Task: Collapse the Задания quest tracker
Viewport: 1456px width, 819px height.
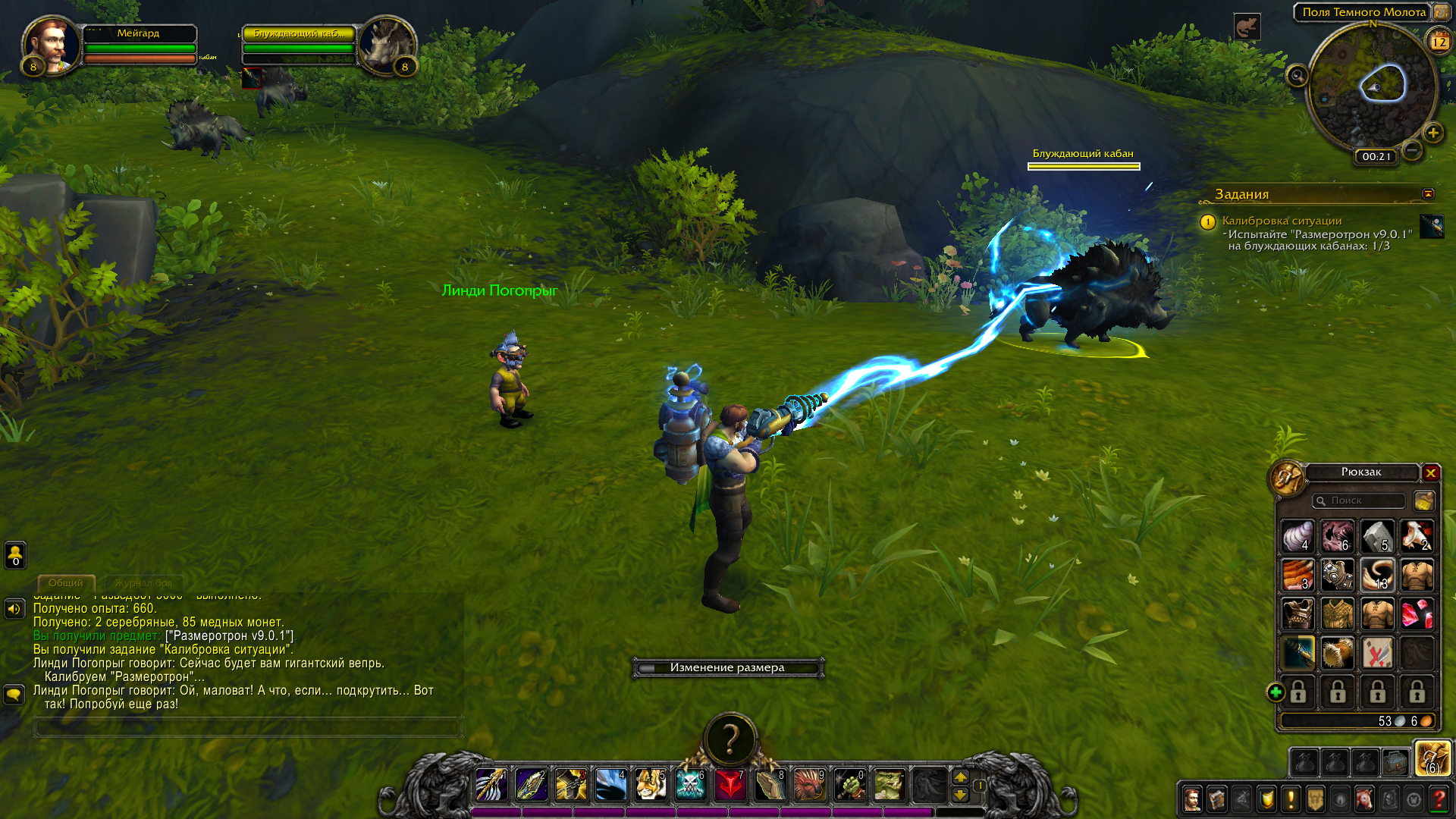Action: tap(1428, 194)
